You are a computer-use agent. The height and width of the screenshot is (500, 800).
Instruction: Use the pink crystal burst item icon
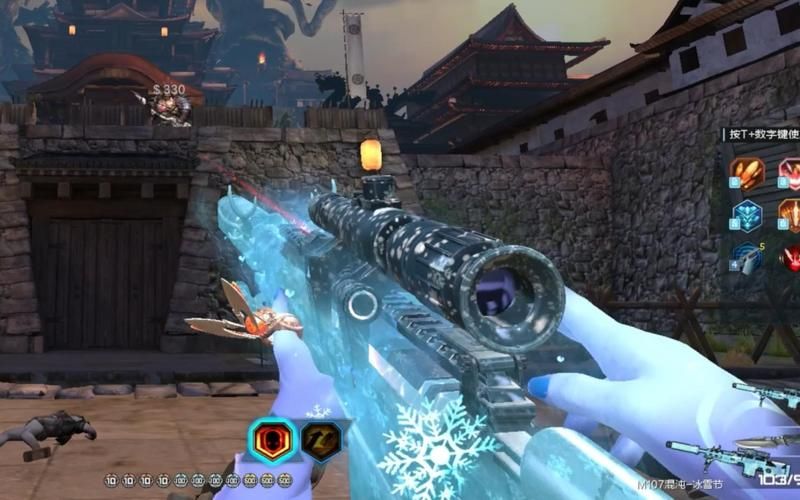pyautogui.click(x=790, y=173)
